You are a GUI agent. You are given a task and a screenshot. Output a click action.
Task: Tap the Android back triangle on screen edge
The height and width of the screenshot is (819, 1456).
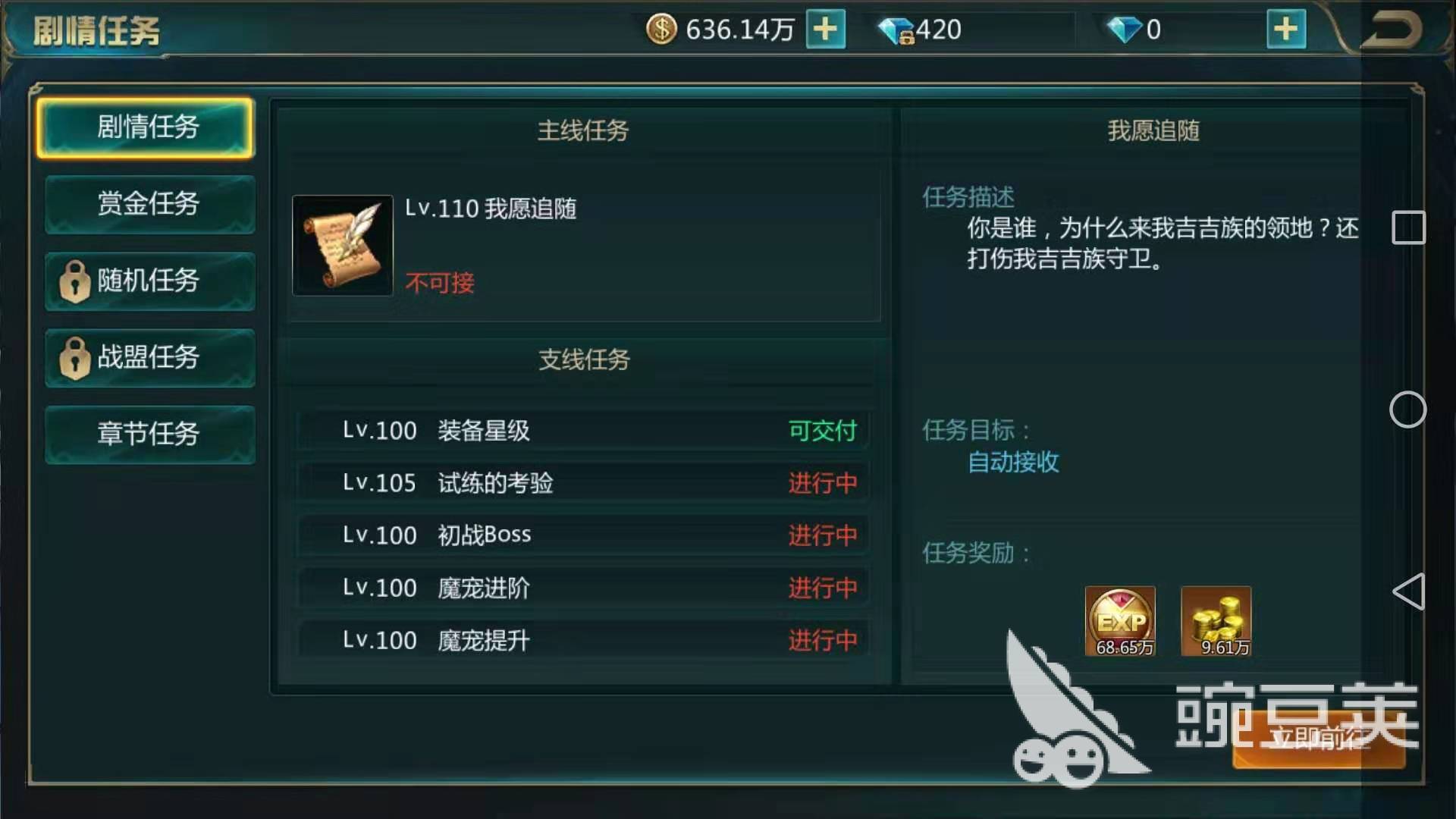1408,590
